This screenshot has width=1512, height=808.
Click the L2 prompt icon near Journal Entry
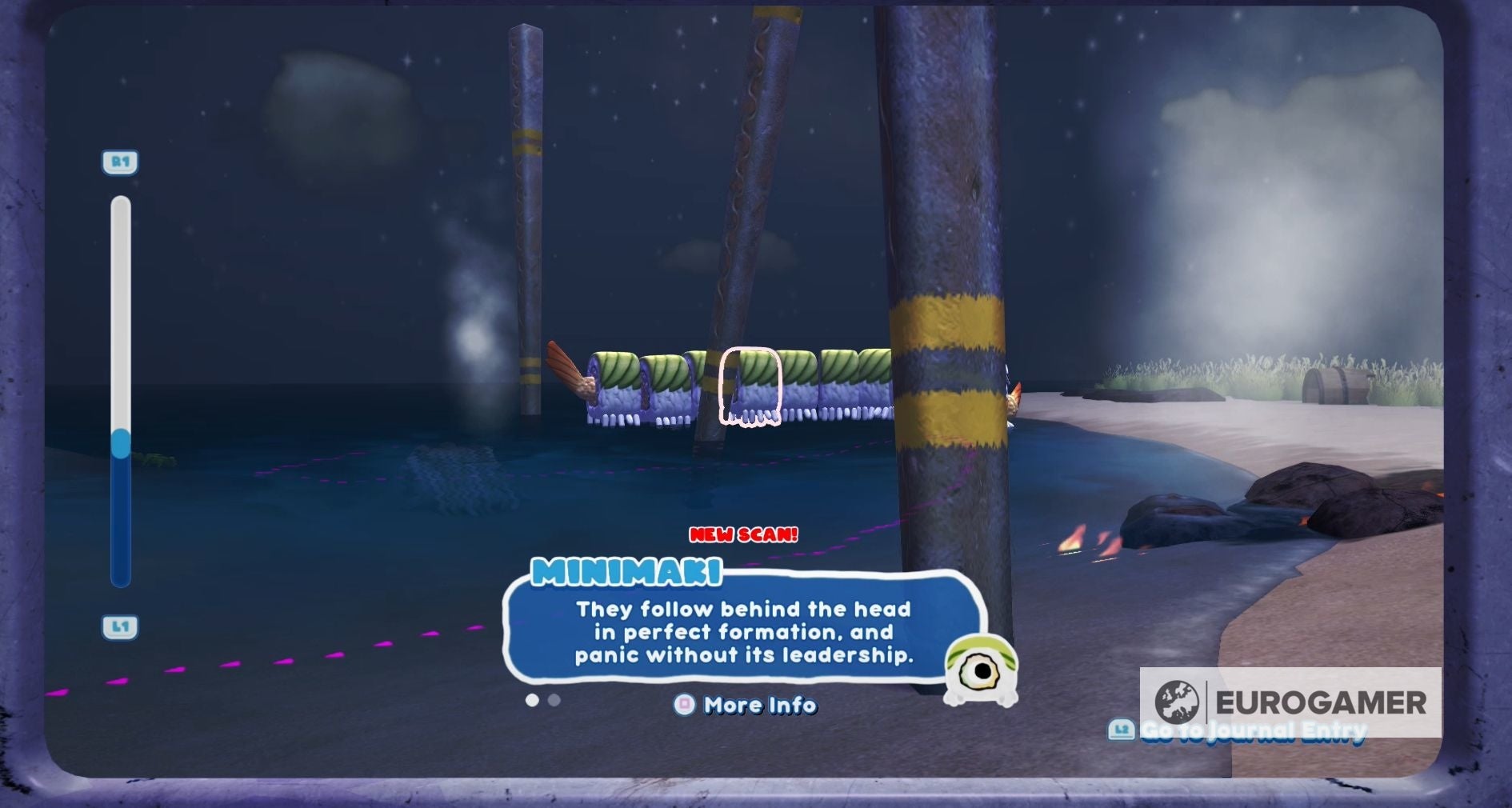click(1122, 729)
